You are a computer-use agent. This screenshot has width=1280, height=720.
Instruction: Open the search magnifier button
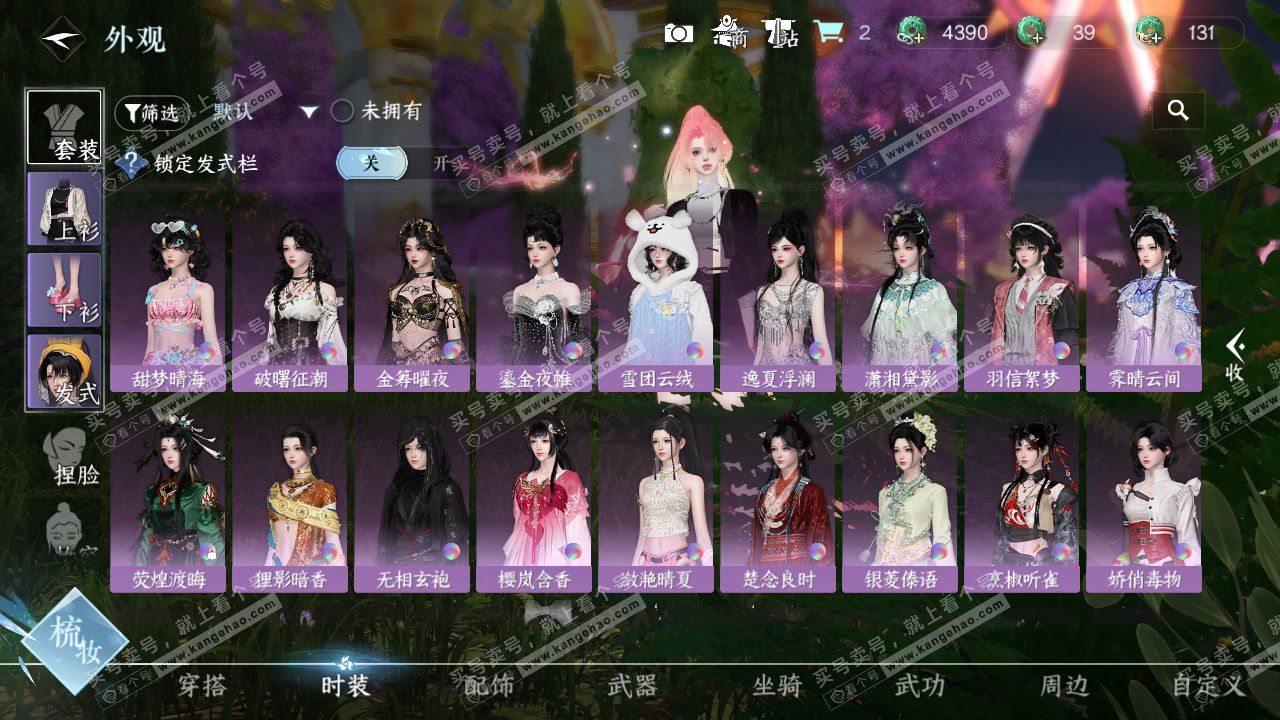[1178, 111]
